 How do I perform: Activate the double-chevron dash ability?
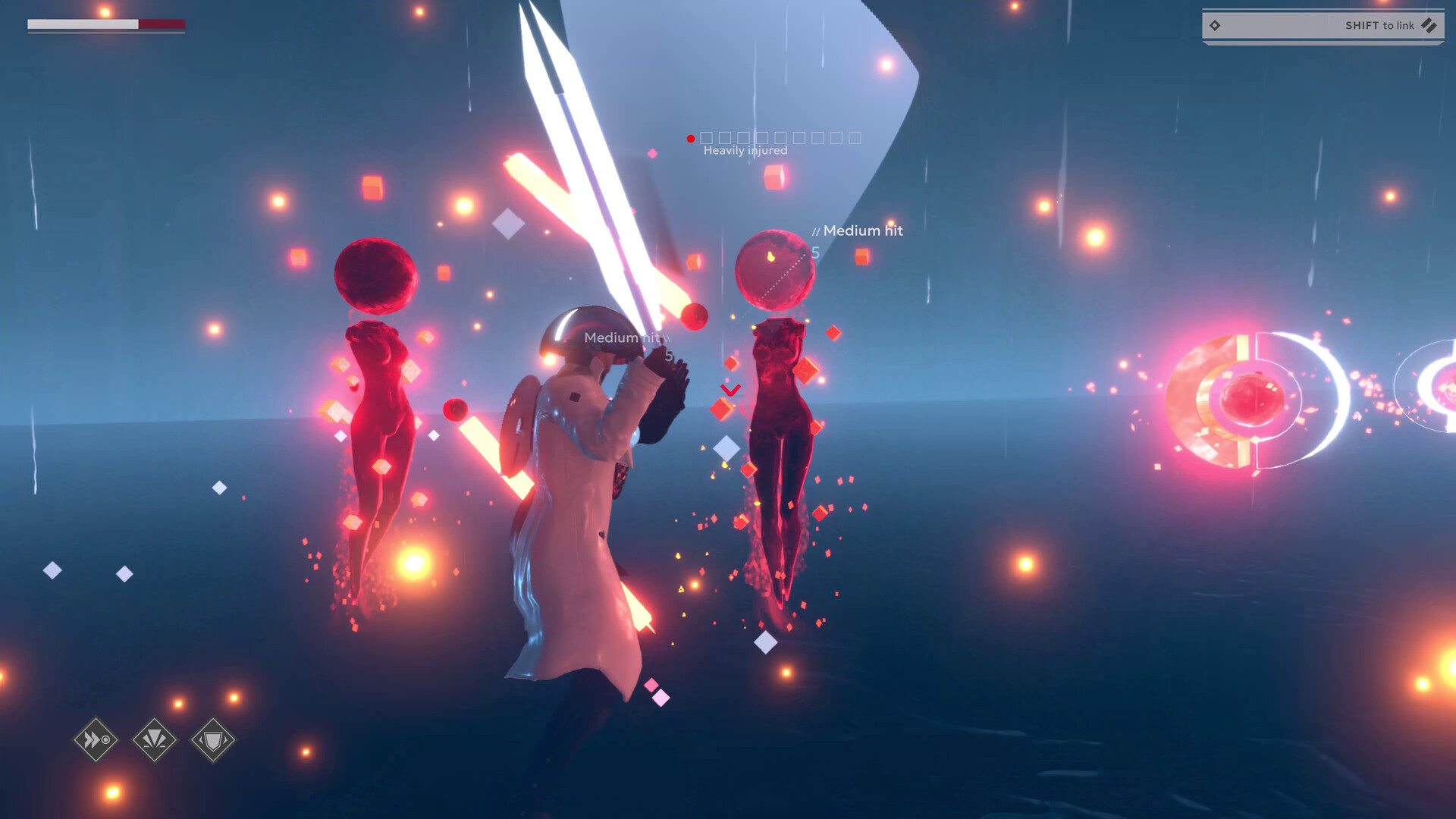coord(96,739)
